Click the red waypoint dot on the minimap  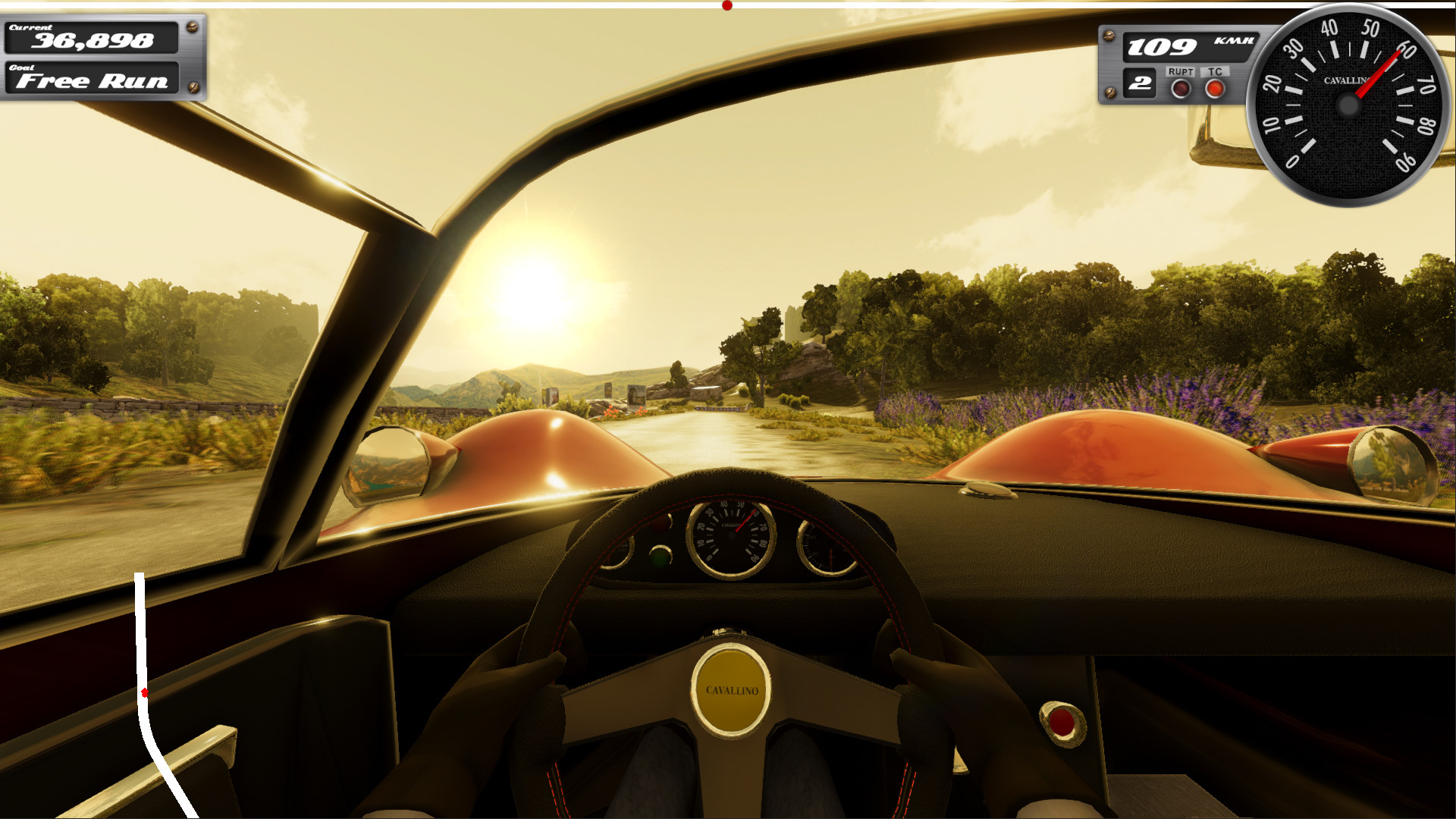(145, 692)
